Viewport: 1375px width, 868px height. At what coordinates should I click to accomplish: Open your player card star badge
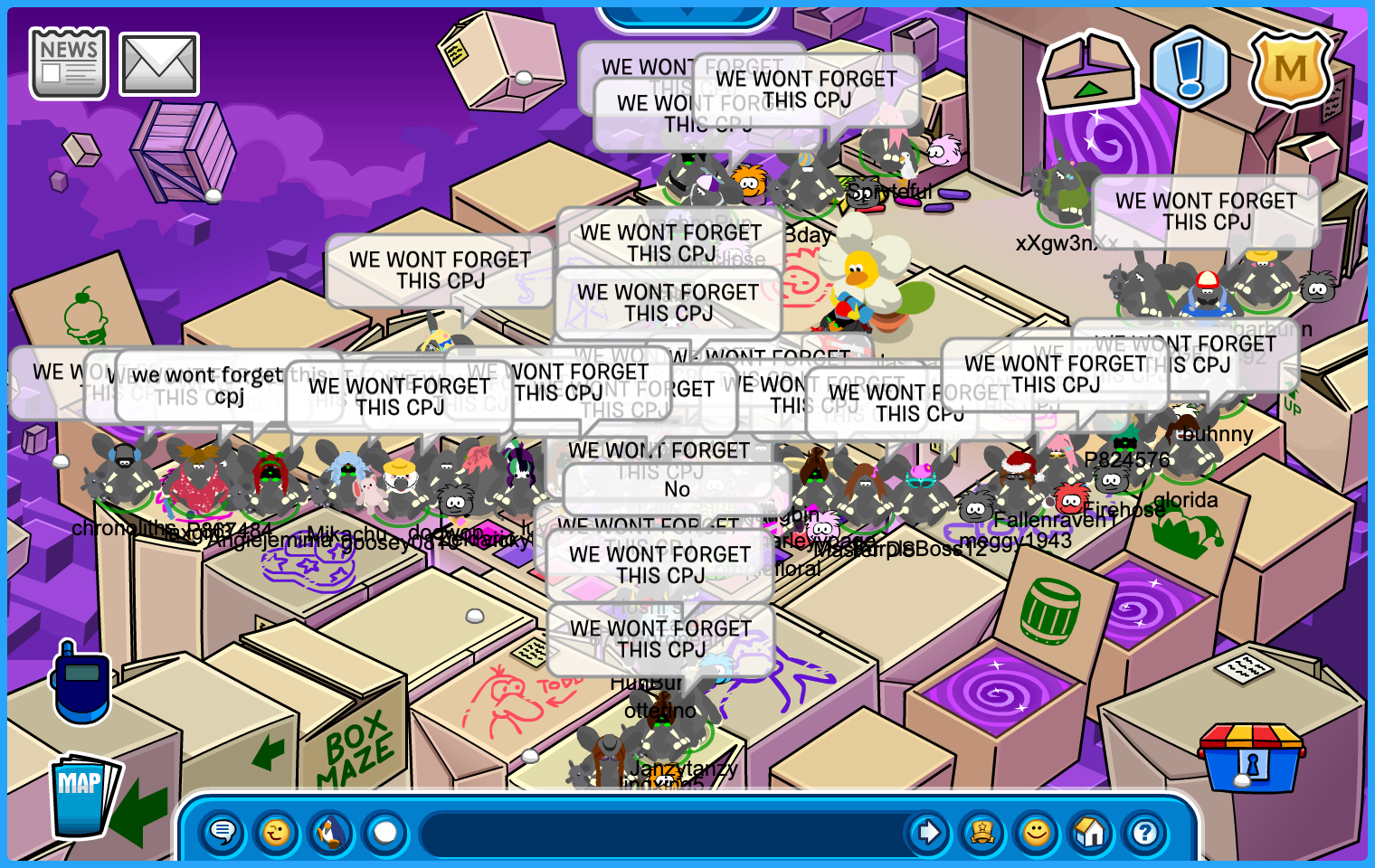[982, 832]
